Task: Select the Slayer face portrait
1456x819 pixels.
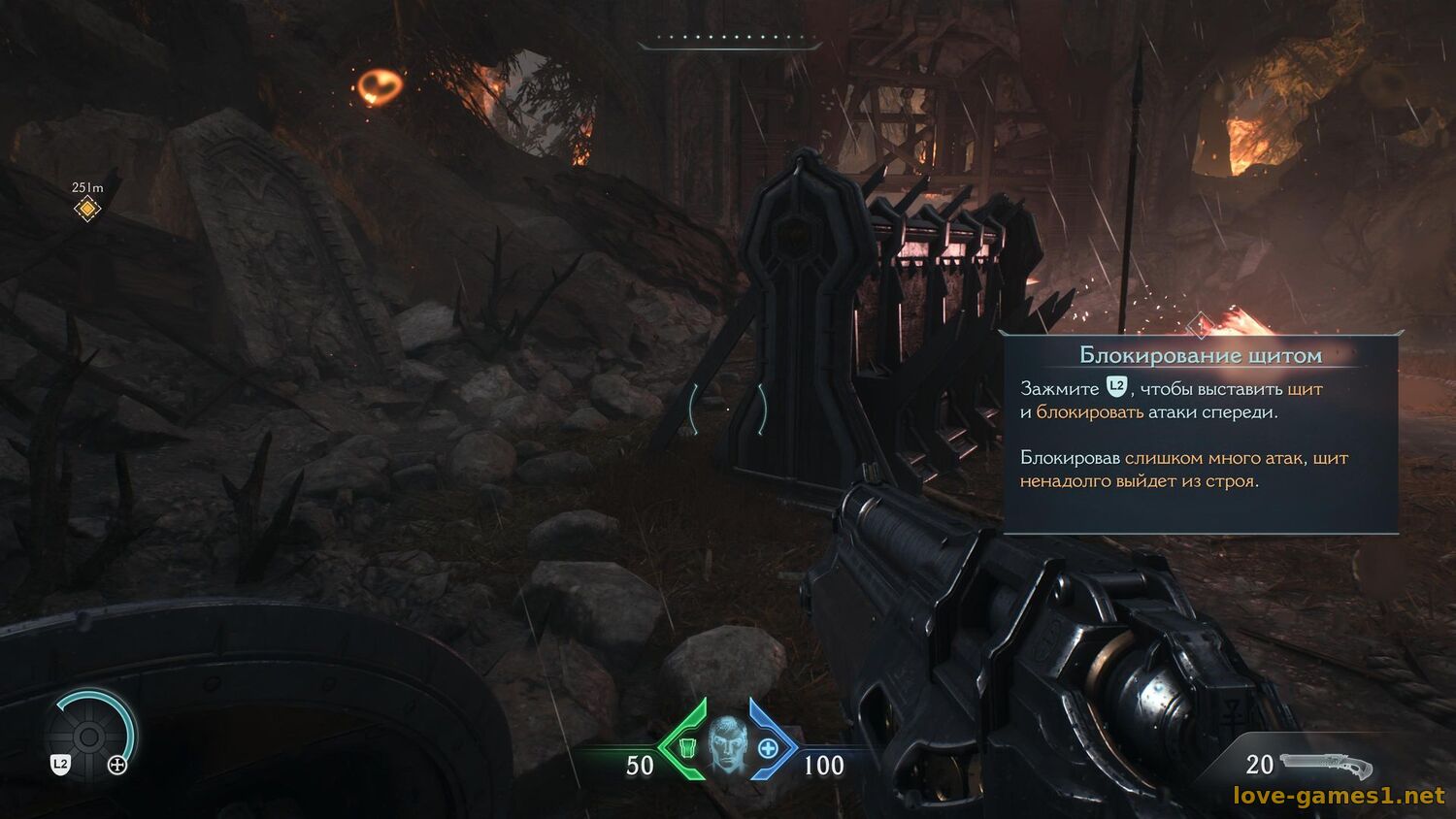Action: pyautogui.click(x=727, y=745)
